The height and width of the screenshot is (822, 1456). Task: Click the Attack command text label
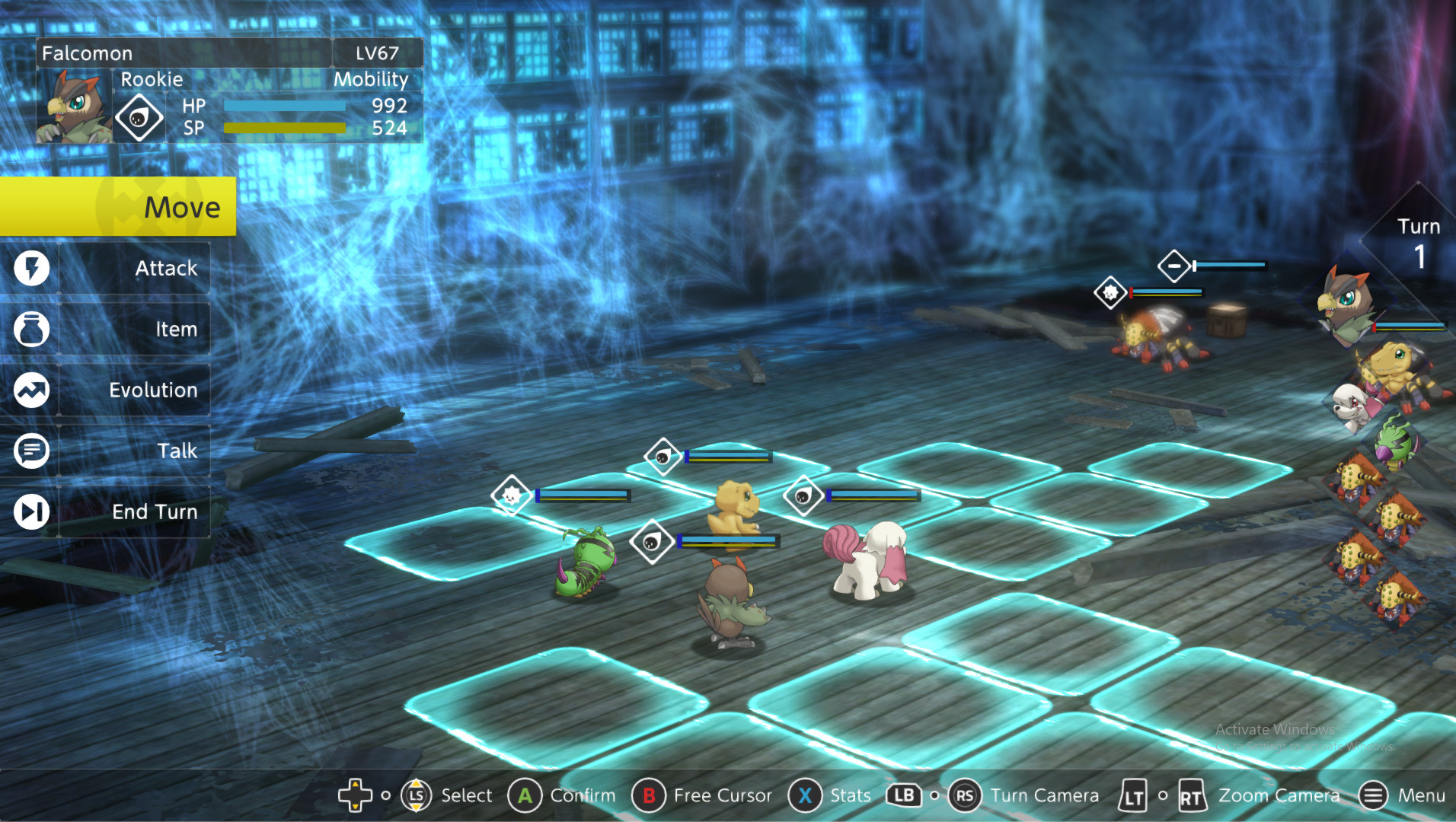(166, 268)
